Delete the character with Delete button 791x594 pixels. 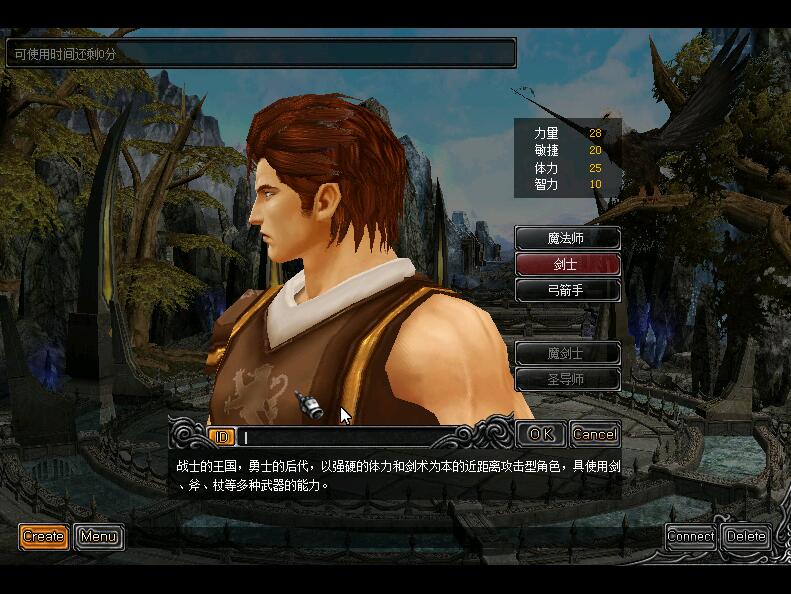(746, 537)
